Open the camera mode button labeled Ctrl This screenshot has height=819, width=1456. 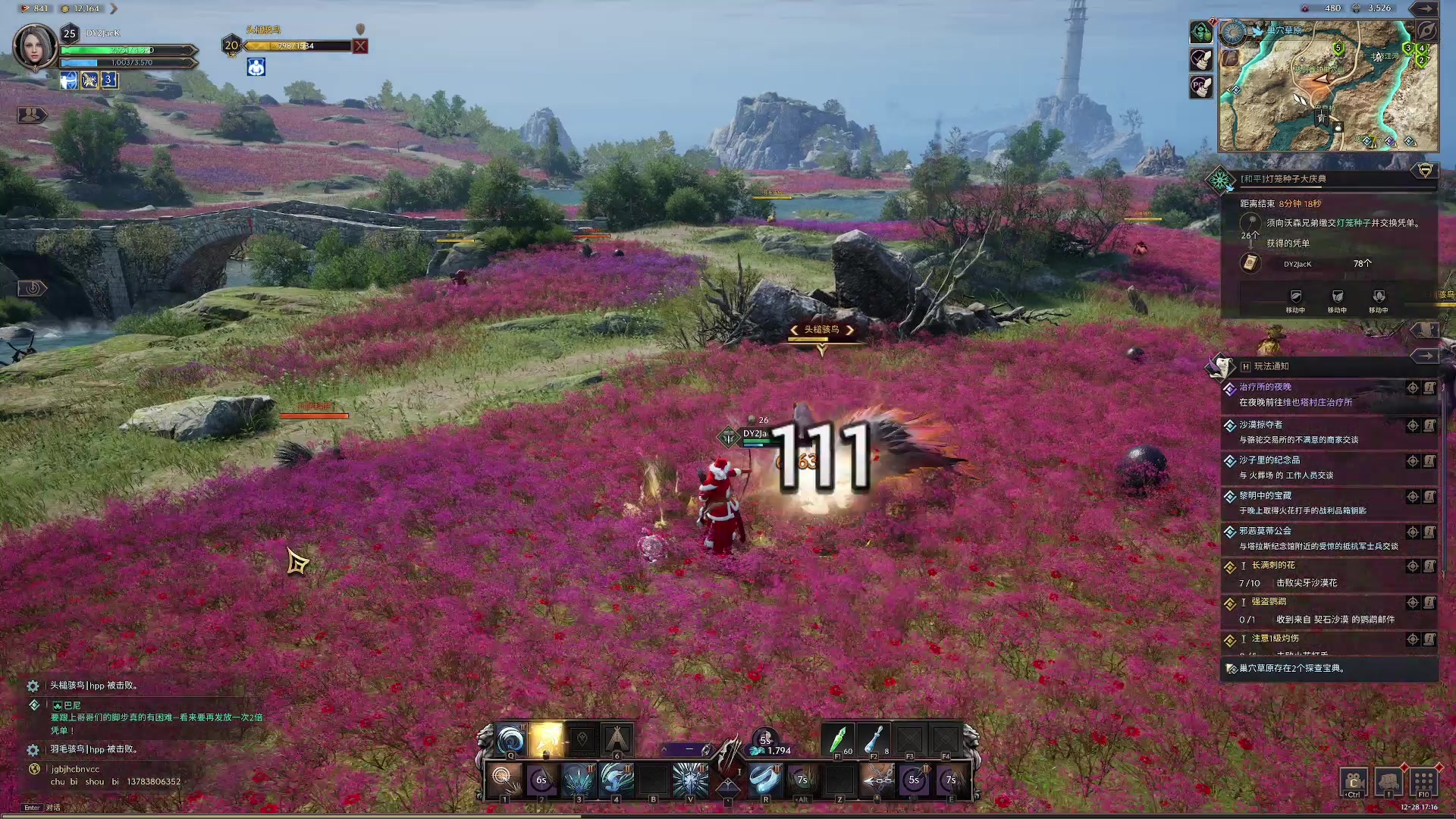pos(1354,782)
